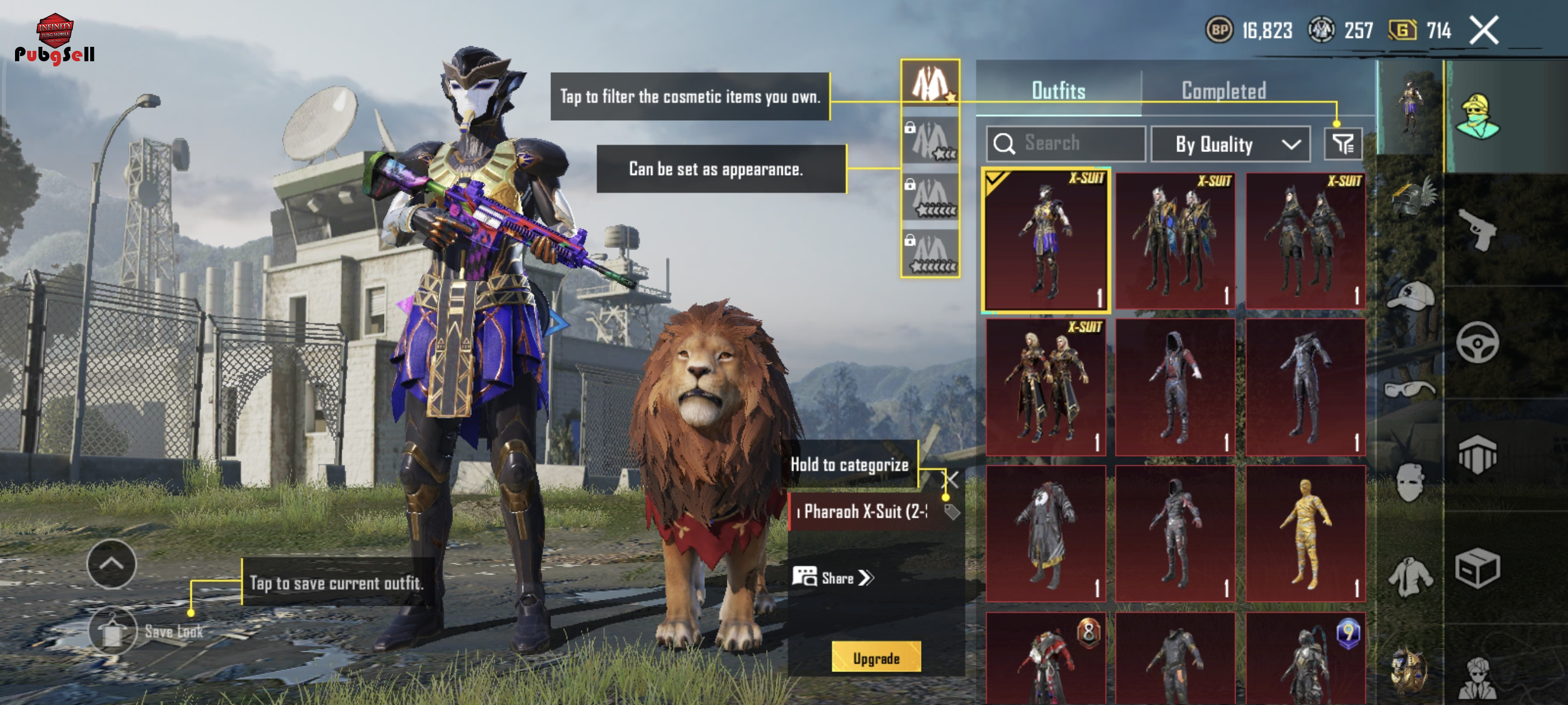
Task: Choose the checked Pharaoh X-Suit tile
Action: point(1046,240)
